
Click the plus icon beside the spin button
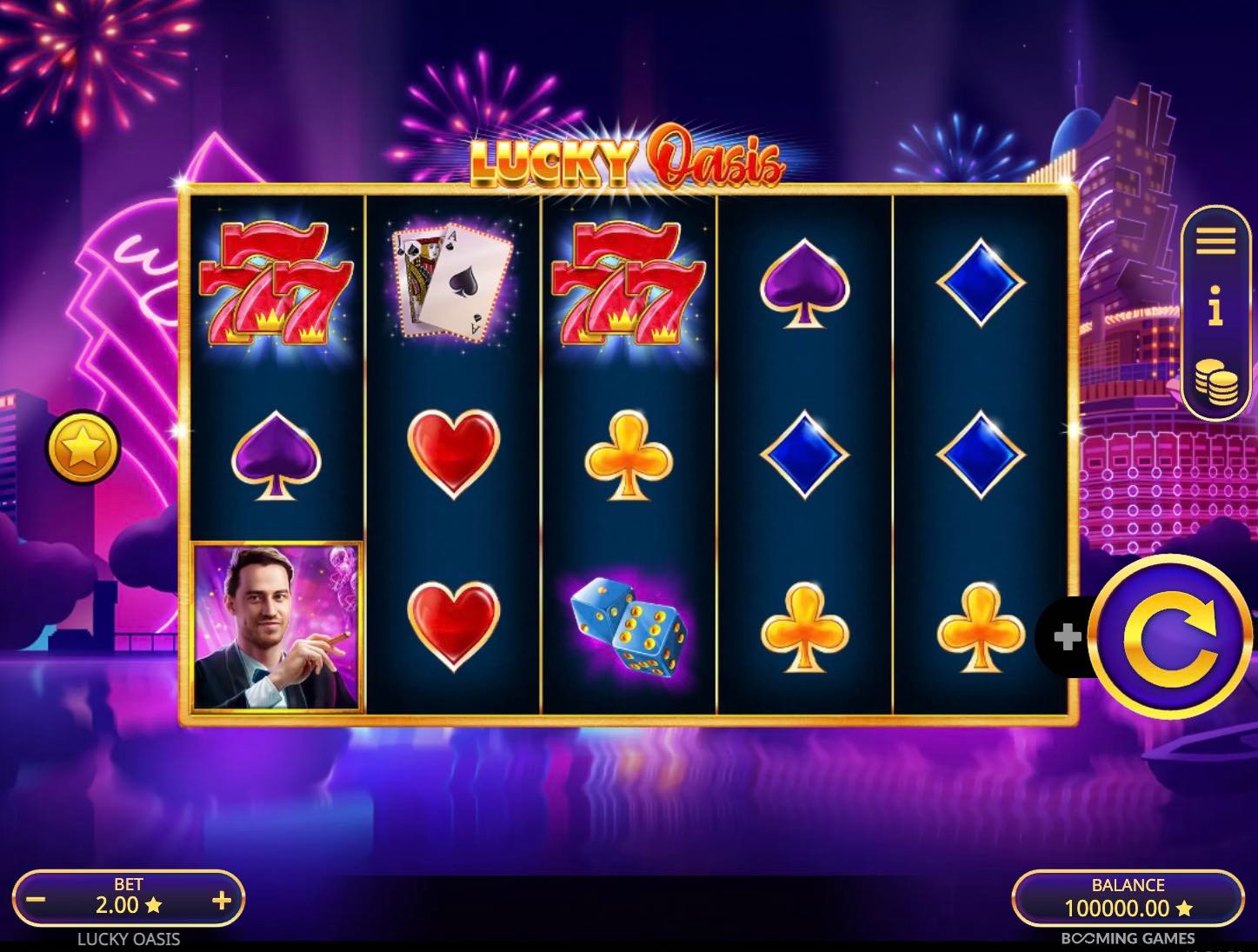pos(1068,637)
